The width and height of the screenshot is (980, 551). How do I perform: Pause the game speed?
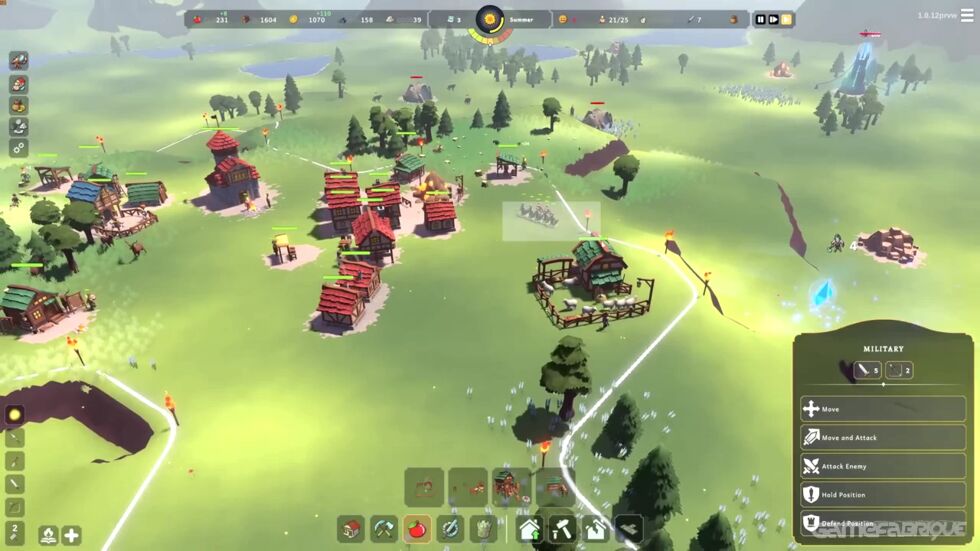[760, 19]
